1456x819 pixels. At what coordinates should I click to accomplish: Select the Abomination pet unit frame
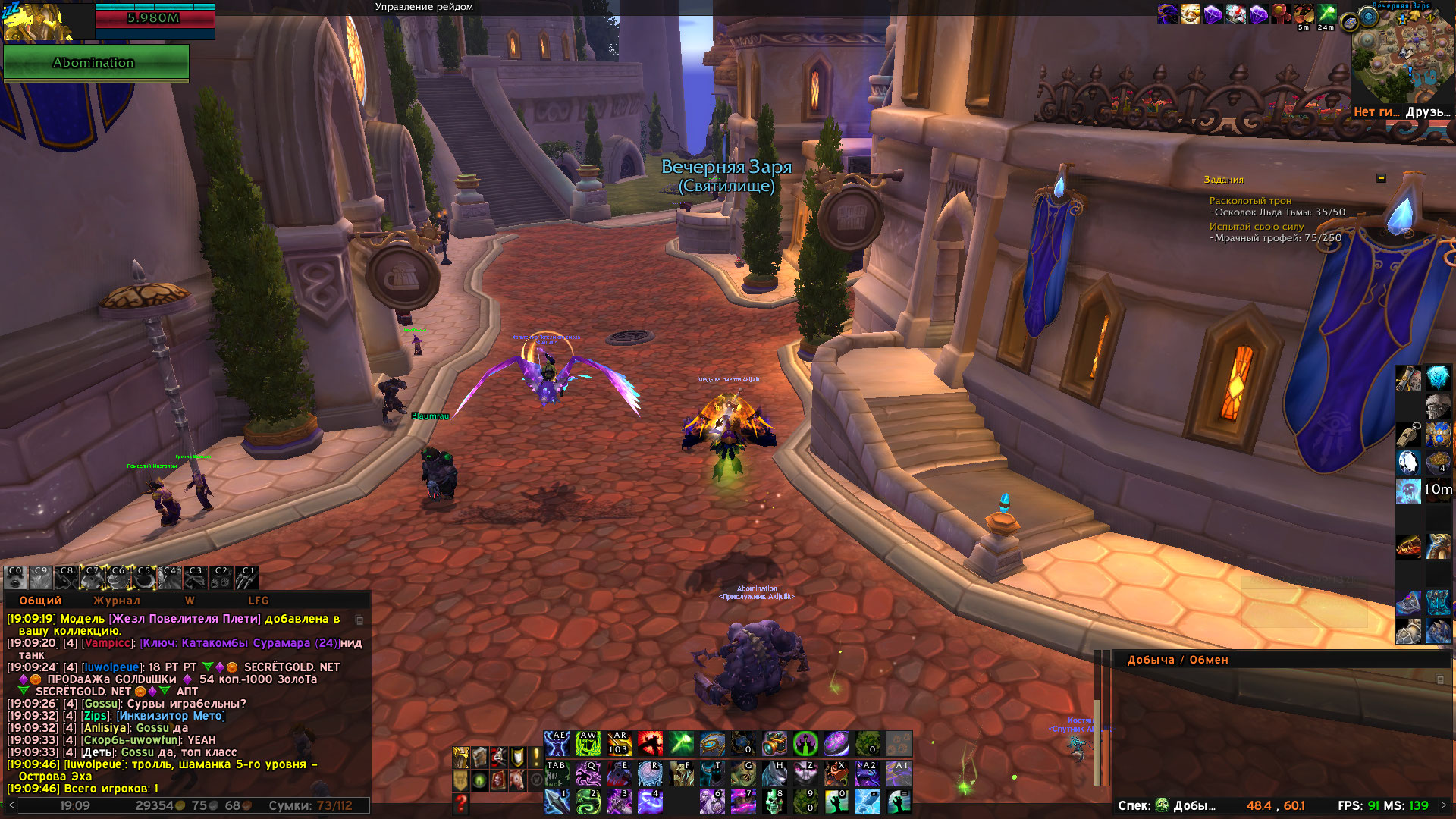coord(96,63)
